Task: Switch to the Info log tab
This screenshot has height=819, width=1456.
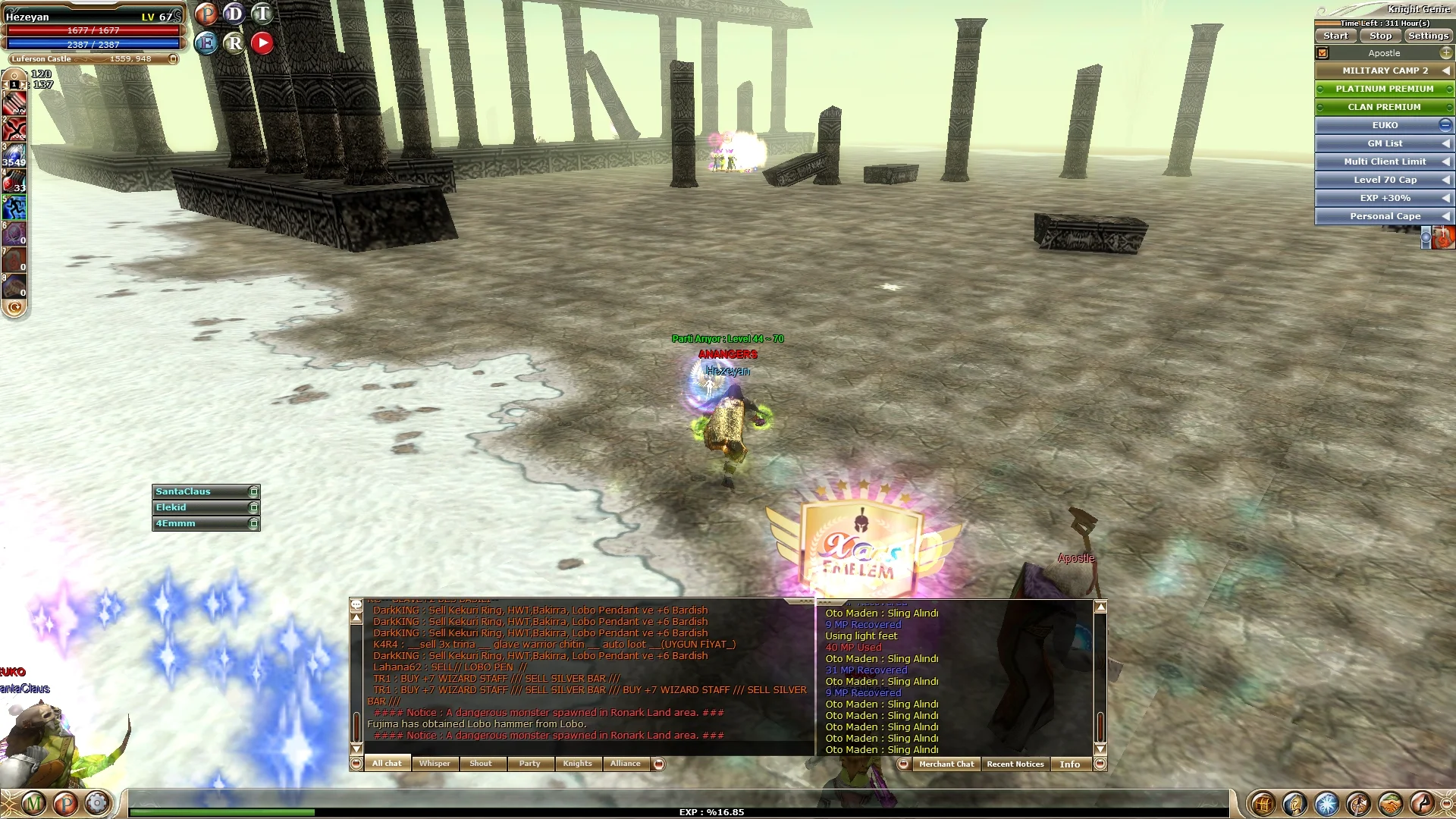Action: [x=1069, y=764]
